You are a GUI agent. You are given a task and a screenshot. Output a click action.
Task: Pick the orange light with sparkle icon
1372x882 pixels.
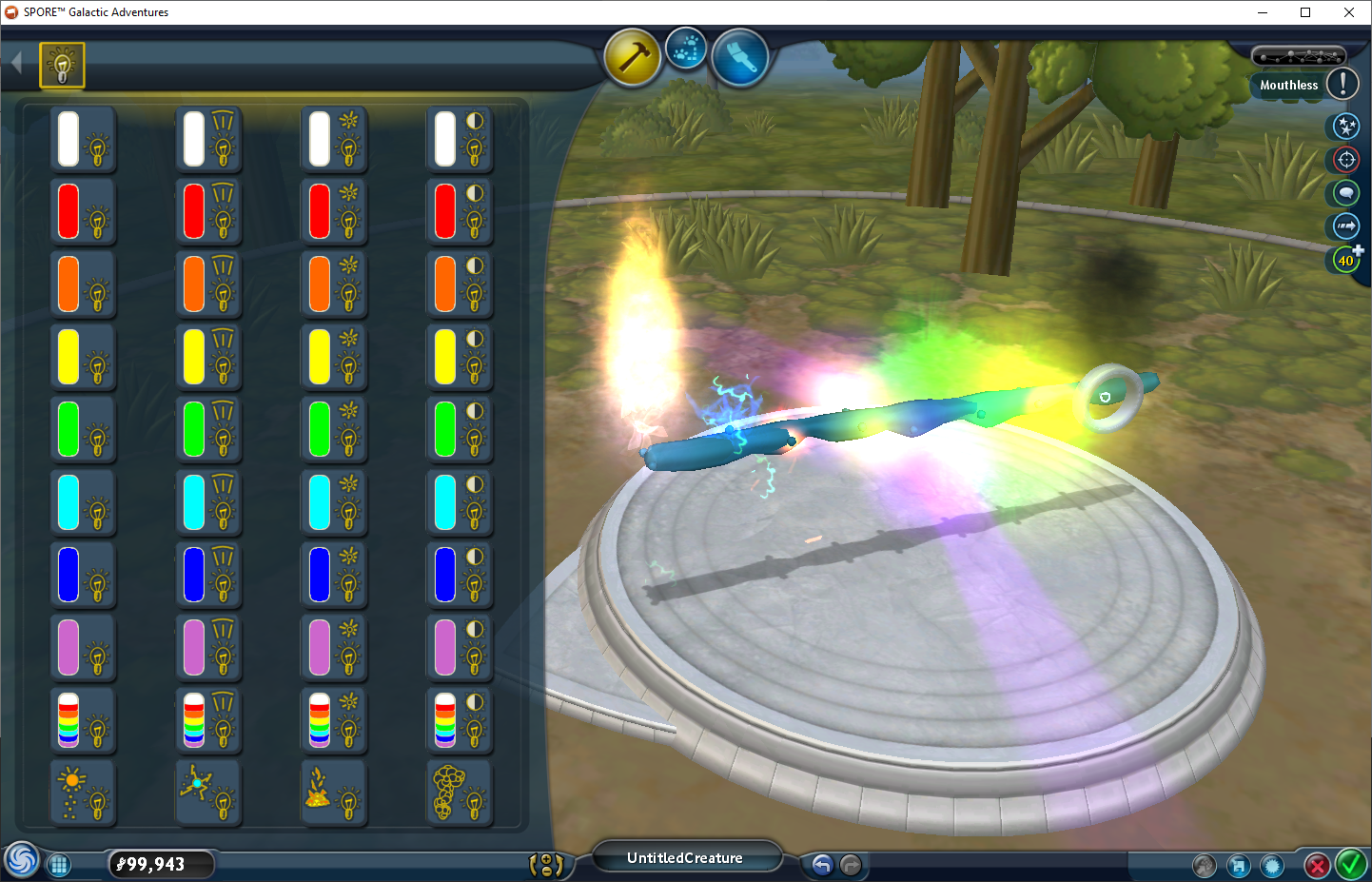(x=334, y=284)
